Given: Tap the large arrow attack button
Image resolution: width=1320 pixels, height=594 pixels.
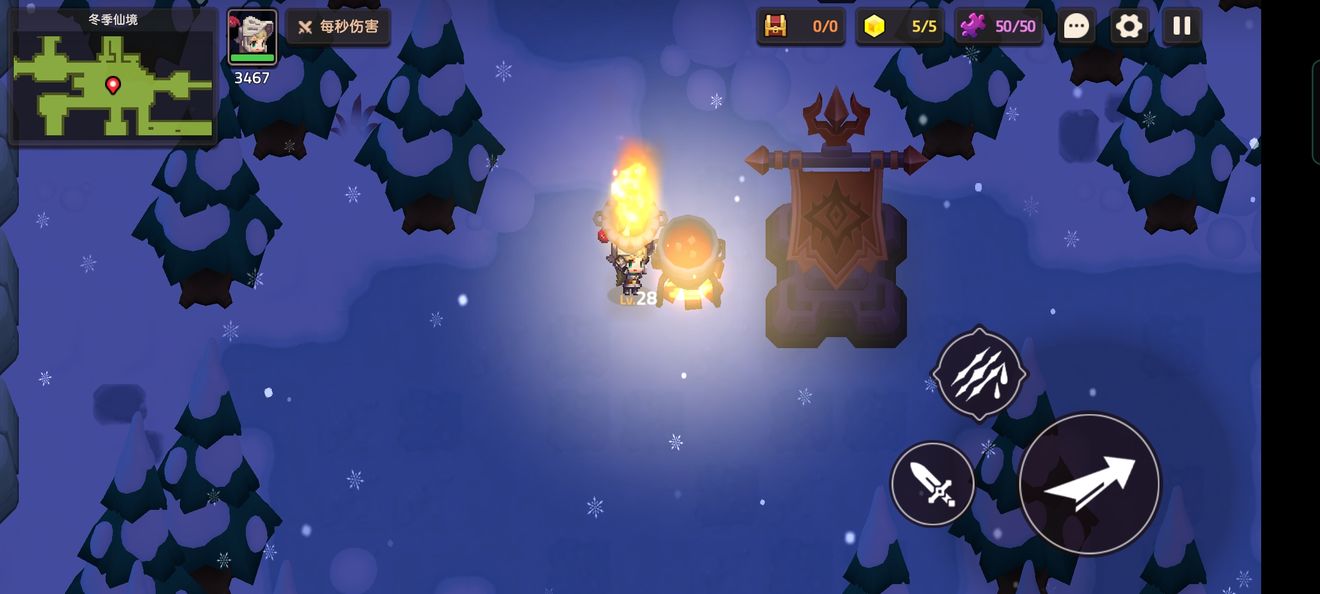Looking at the screenshot, I should point(1089,484).
